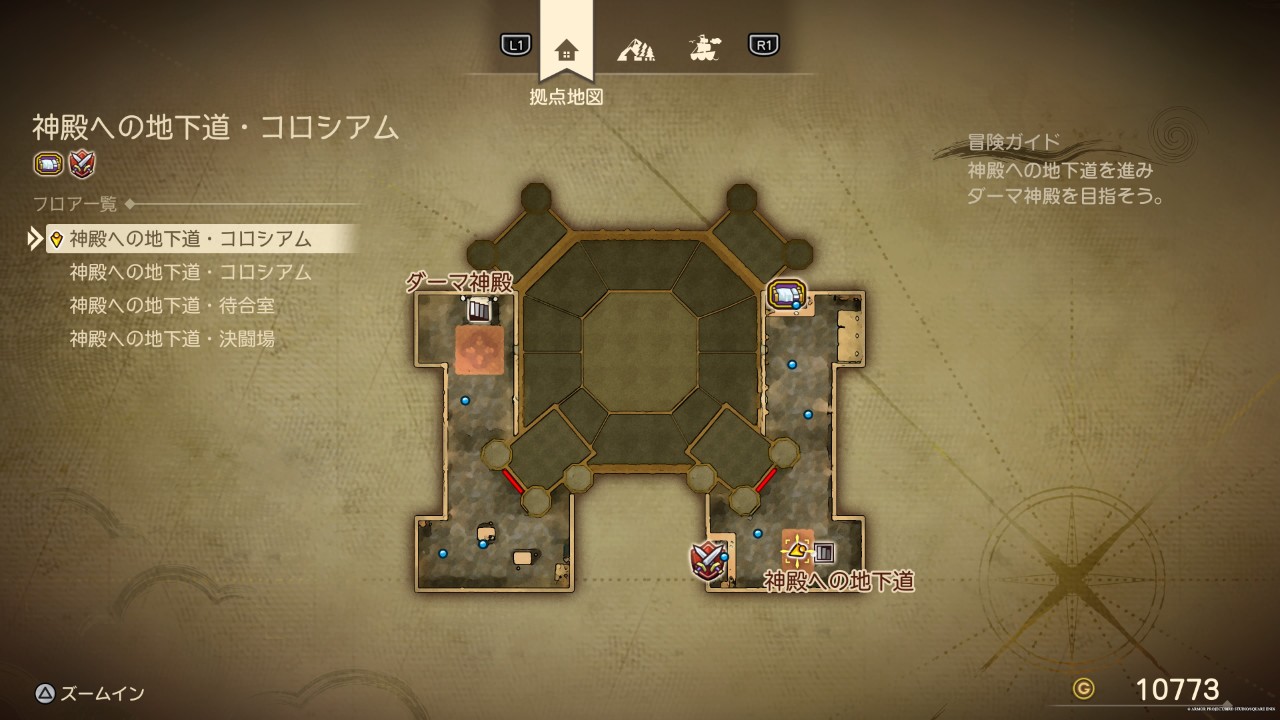Select the stairs marker above the 神殿への地下道 label
The width and height of the screenshot is (1280, 720).
[824, 551]
